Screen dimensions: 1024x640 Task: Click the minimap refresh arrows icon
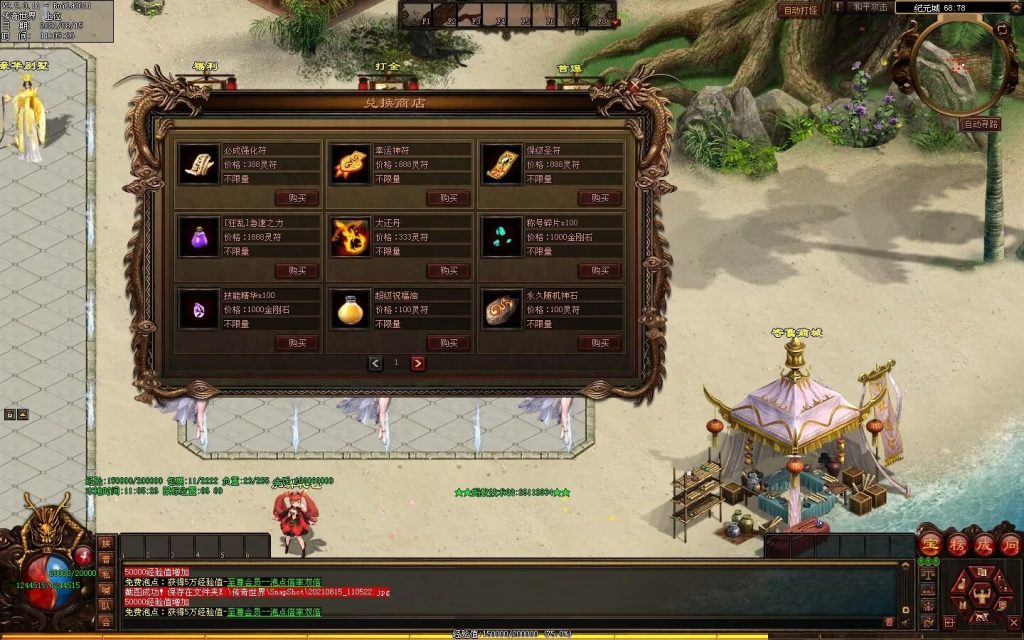pyautogui.click(x=1003, y=30)
